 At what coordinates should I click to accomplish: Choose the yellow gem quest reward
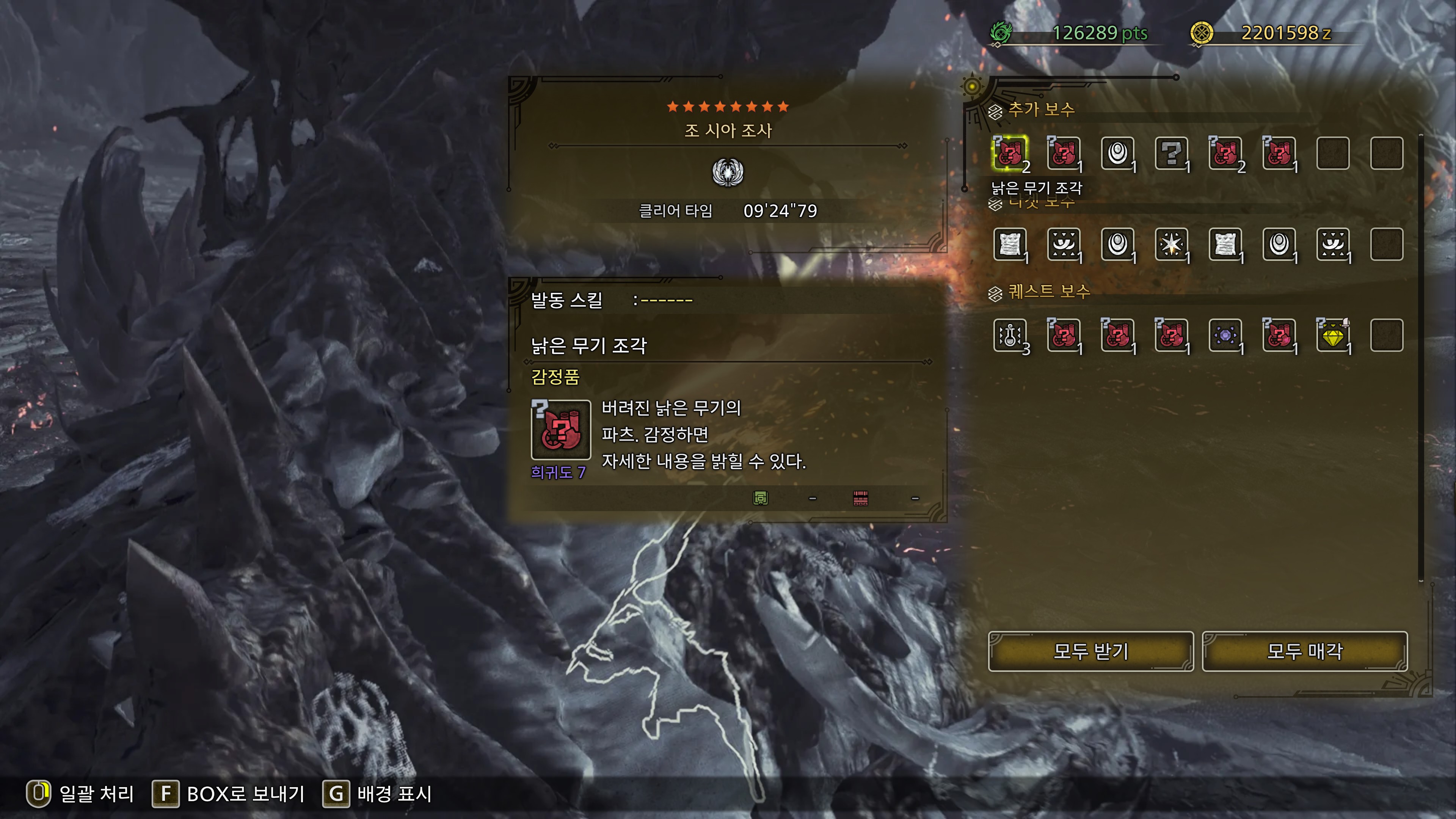[x=1333, y=335]
